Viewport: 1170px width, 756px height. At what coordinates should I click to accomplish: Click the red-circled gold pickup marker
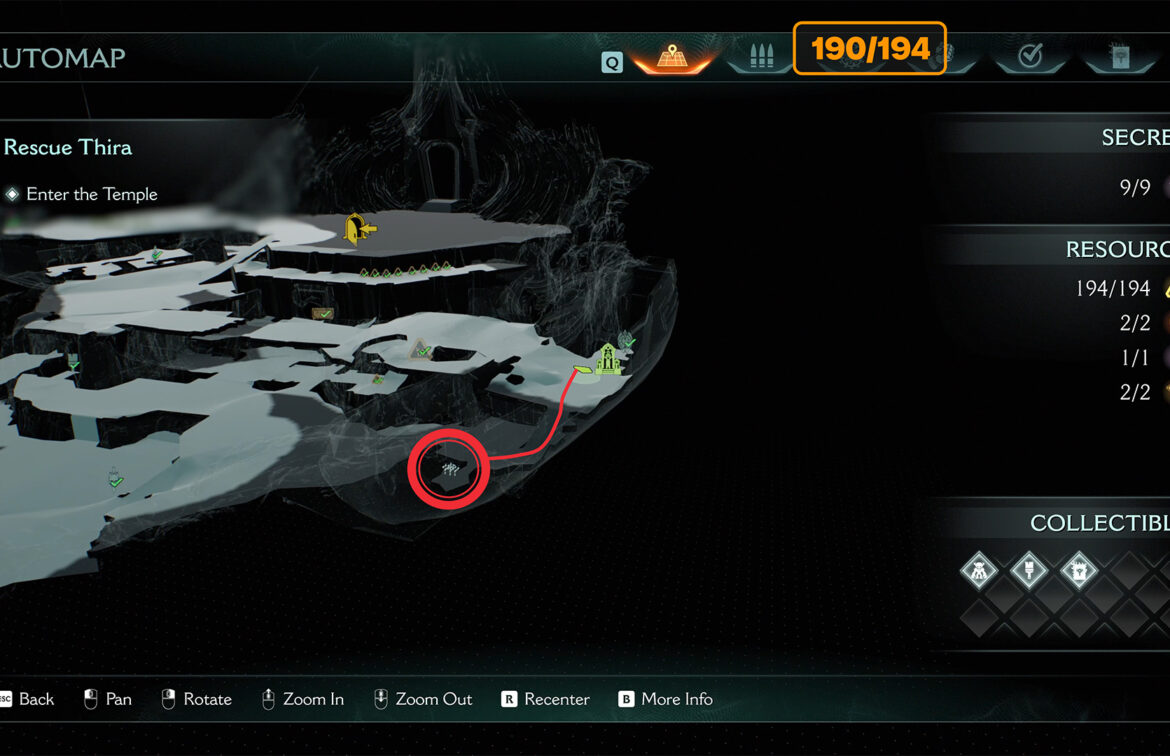(449, 468)
